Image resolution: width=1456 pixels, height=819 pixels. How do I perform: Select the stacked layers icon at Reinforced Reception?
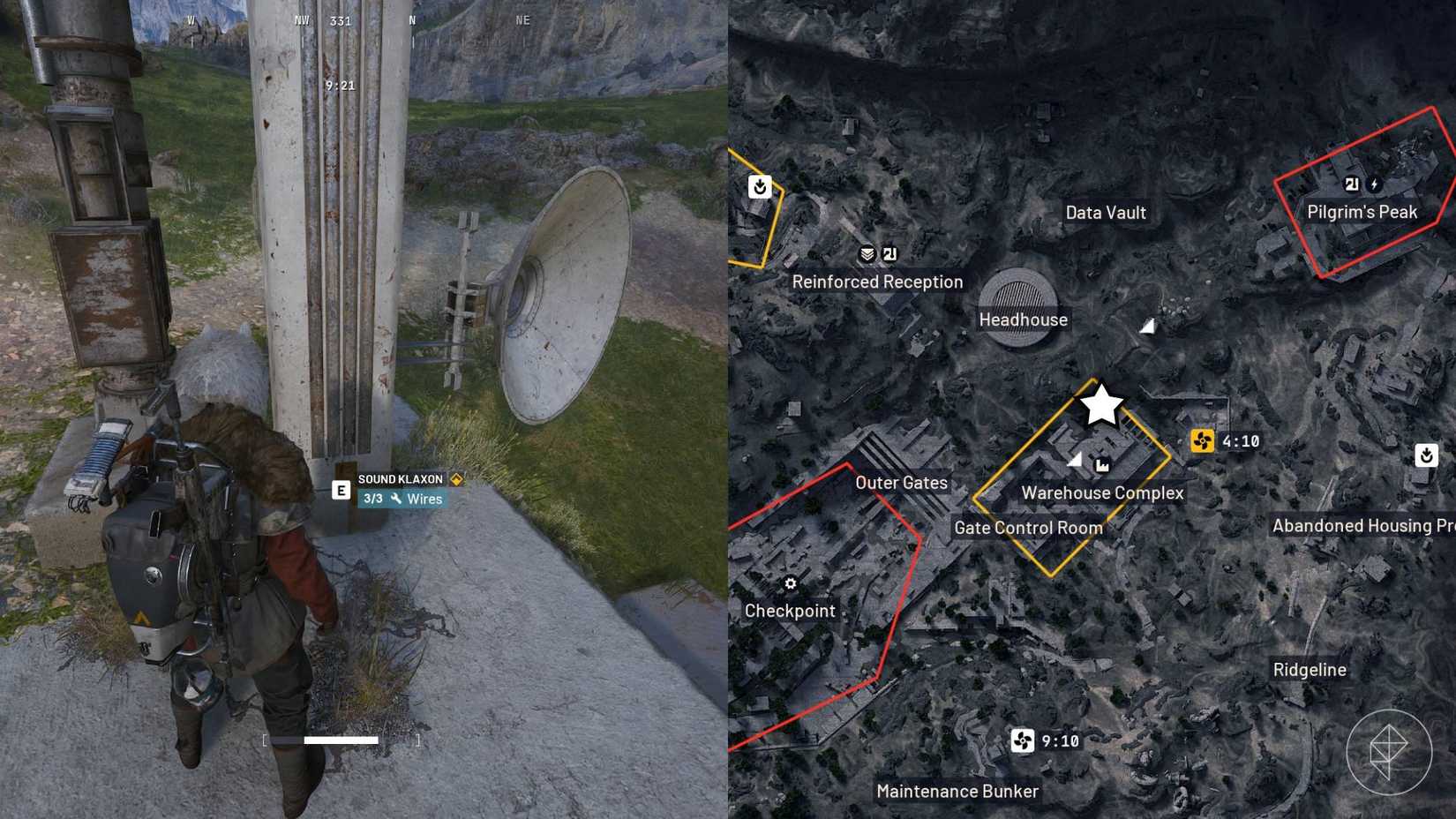[x=867, y=253]
